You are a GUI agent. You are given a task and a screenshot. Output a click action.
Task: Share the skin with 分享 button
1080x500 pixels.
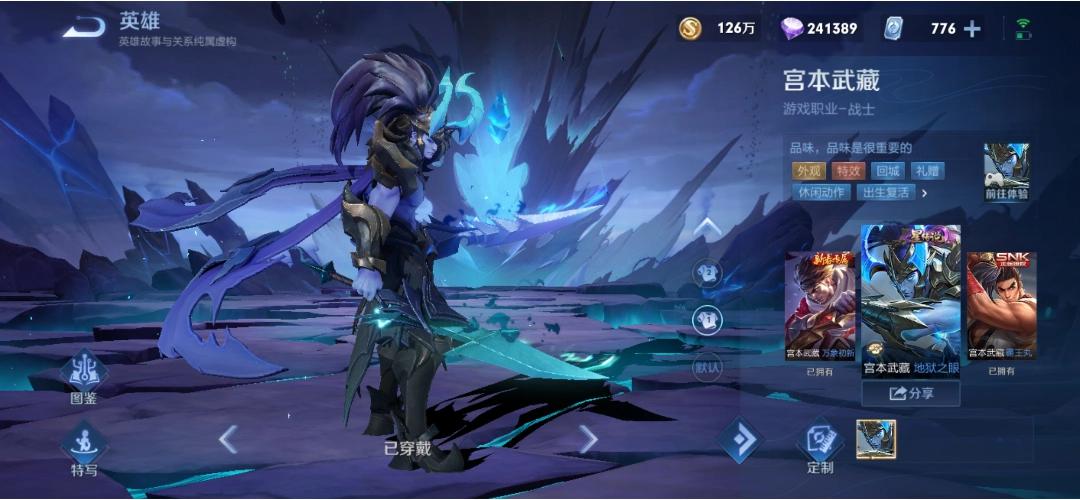(910, 393)
